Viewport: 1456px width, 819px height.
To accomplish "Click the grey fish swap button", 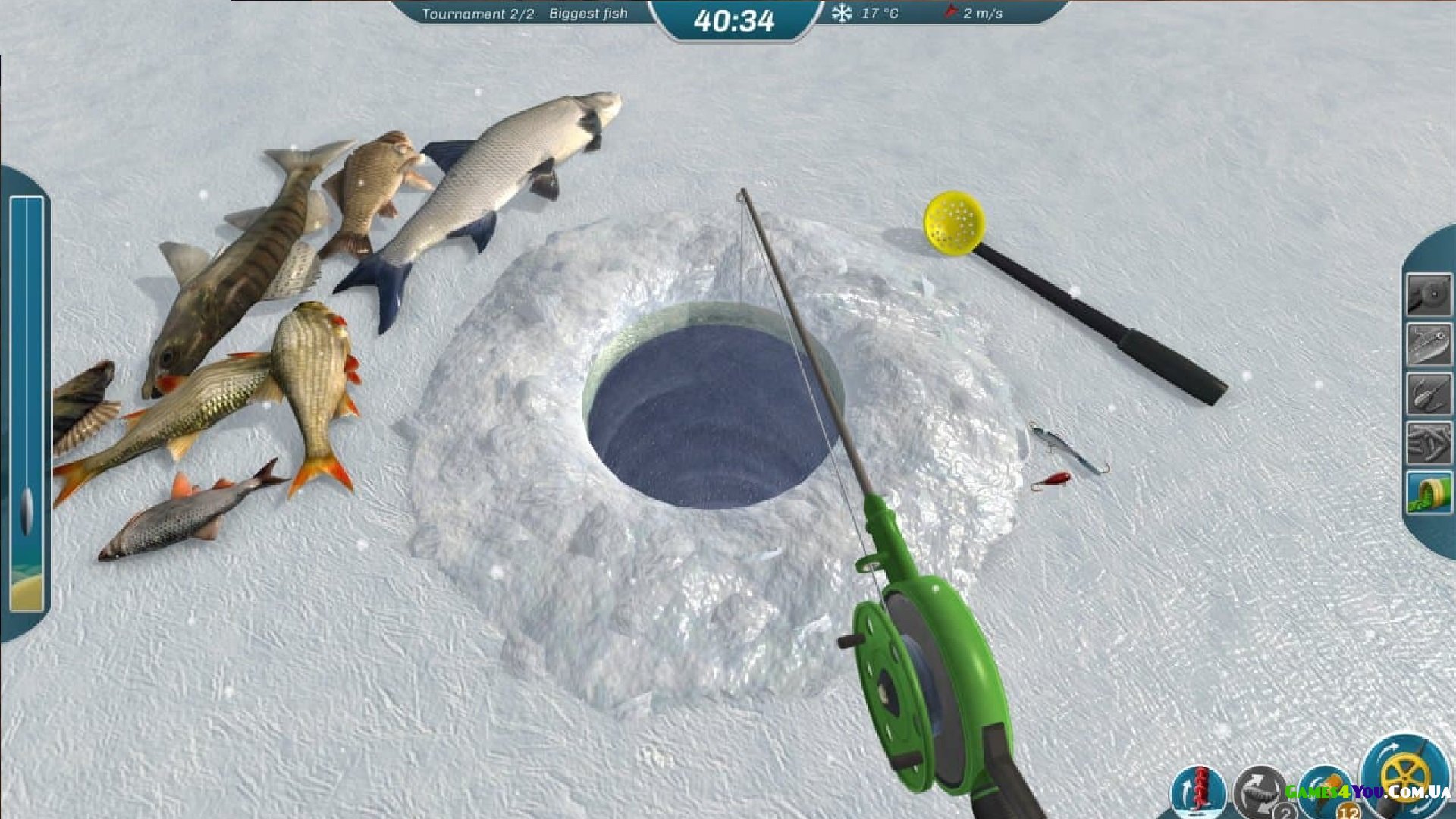I will 1260,793.
